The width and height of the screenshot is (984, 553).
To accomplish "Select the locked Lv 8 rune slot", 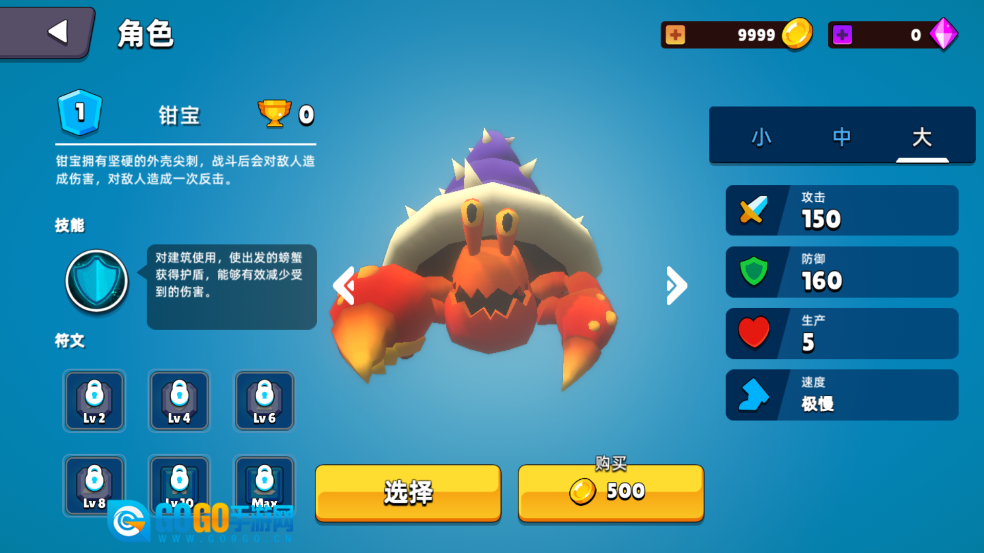I will tap(94, 483).
